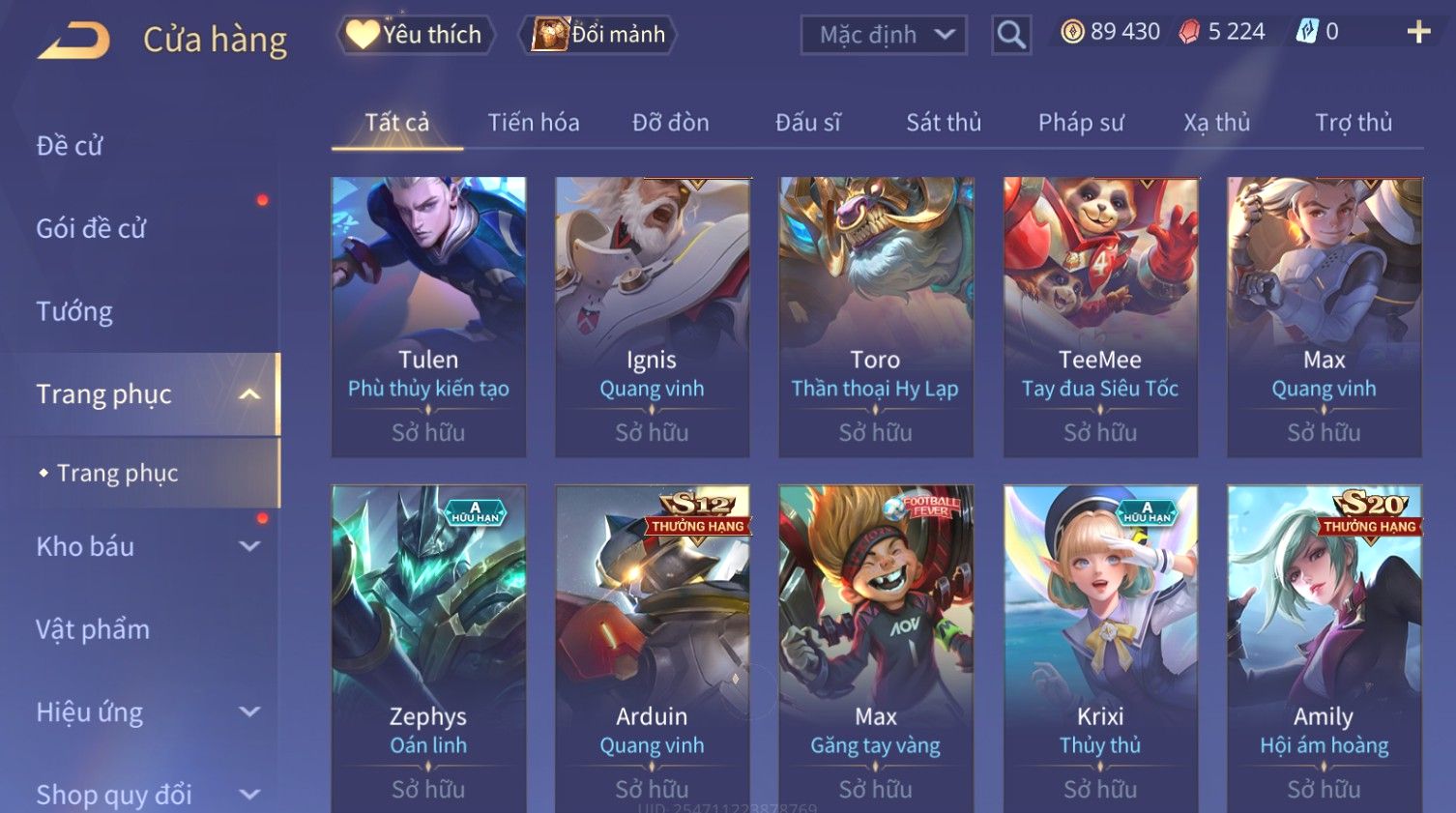
Task: Add currency with the plus button
Action: [1418, 33]
